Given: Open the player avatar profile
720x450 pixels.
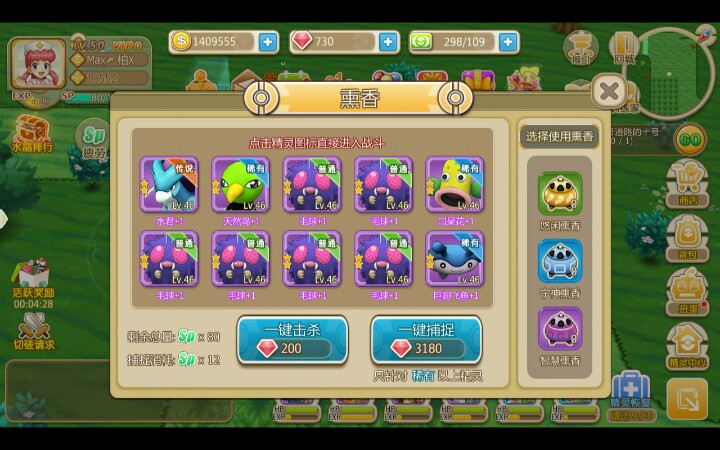Looking at the screenshot, I should point(37,65).
